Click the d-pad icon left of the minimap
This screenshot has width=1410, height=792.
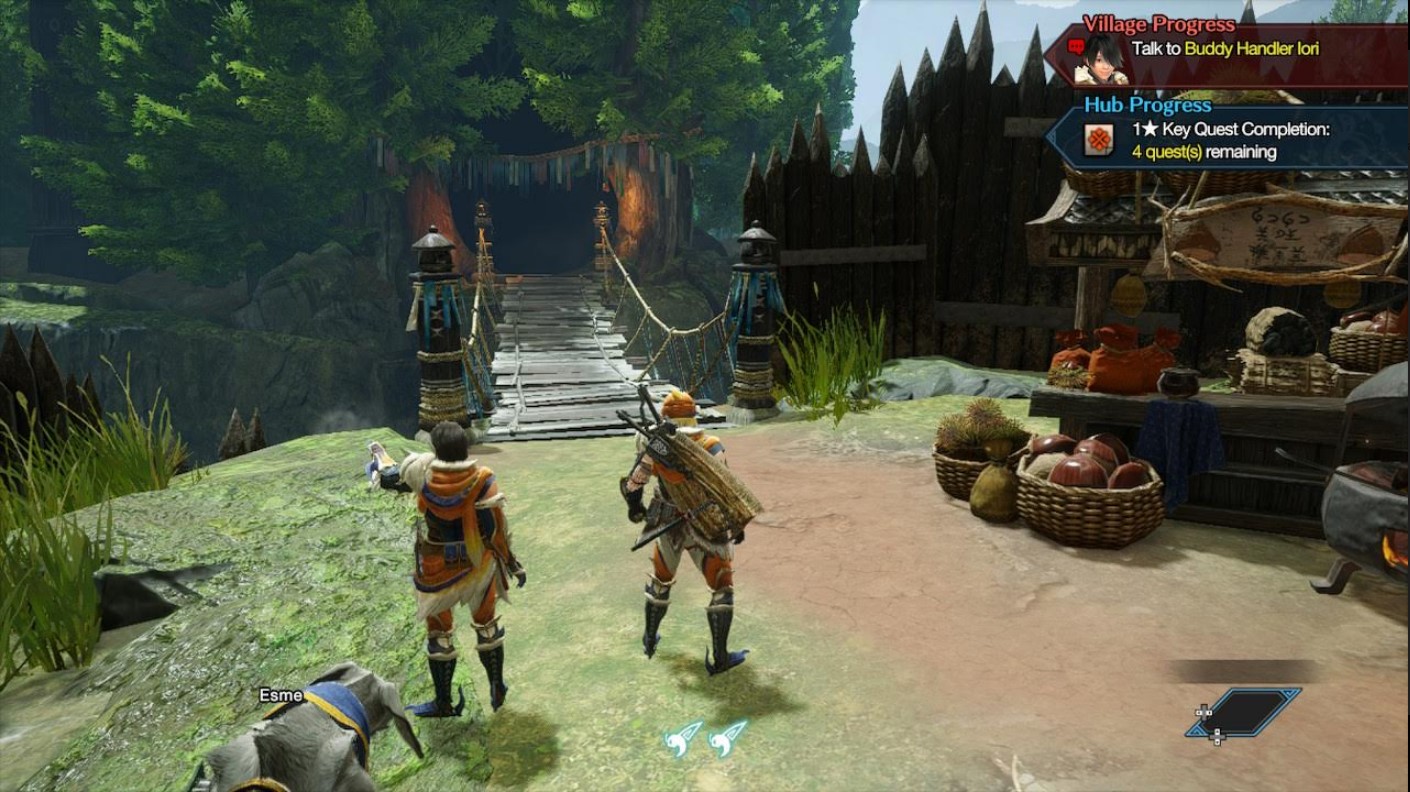pyautogui.click(x=1203, y=712)
